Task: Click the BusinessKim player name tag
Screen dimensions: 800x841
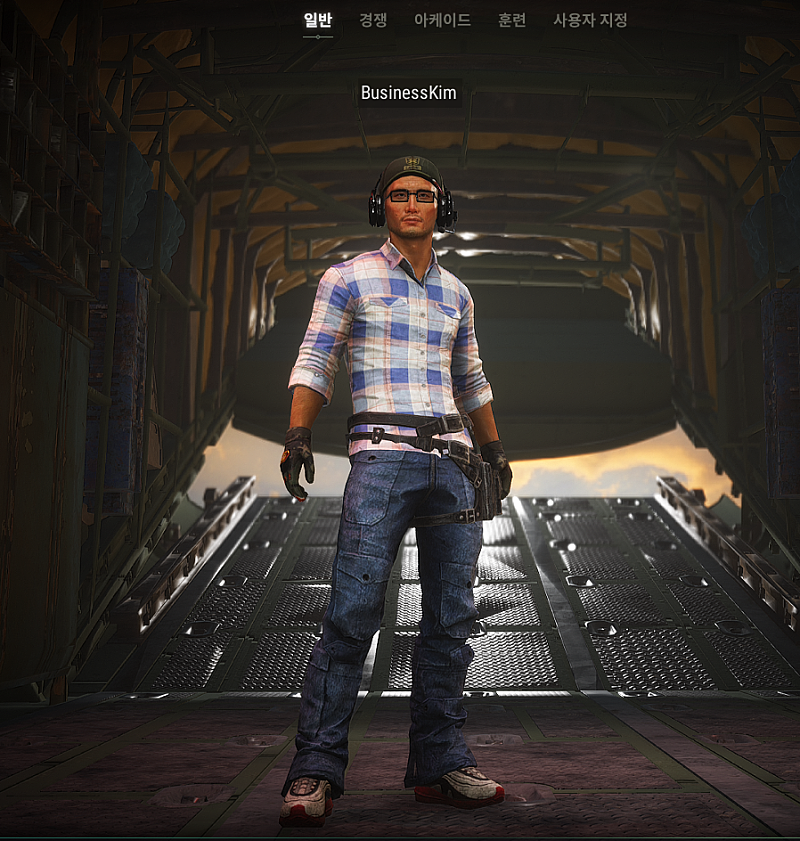Action: tap(408, 93)
